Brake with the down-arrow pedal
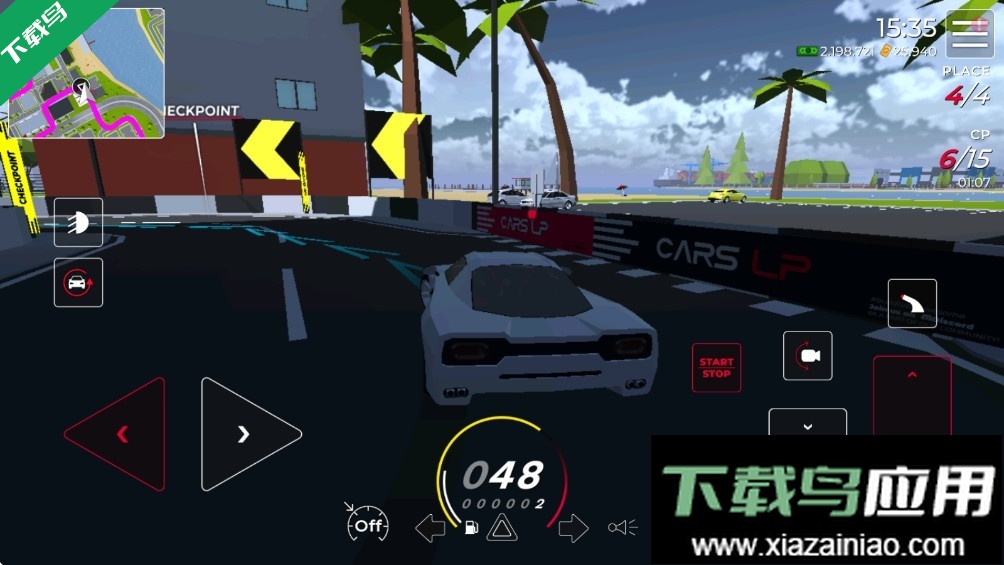1004x565 pixels. pyautogui.click(x=807, y=423)
